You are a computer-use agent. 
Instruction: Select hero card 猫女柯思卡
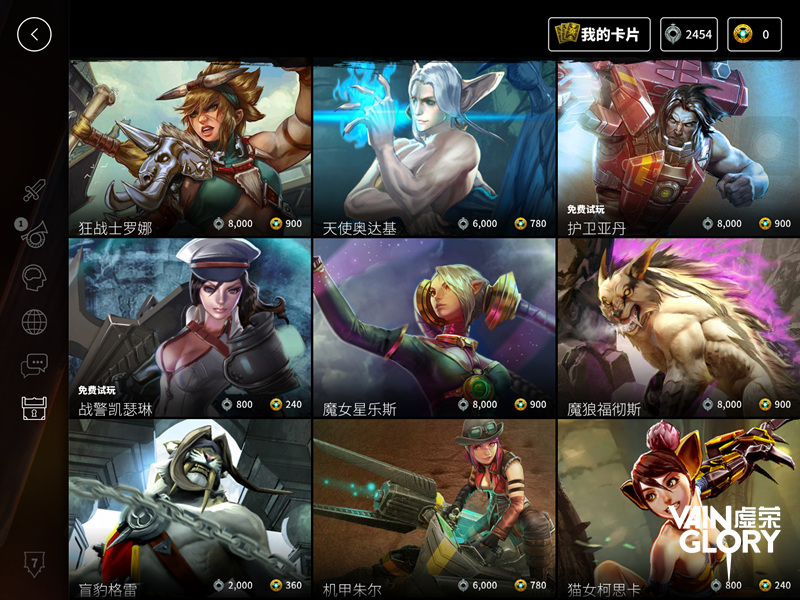click(678, 508)
